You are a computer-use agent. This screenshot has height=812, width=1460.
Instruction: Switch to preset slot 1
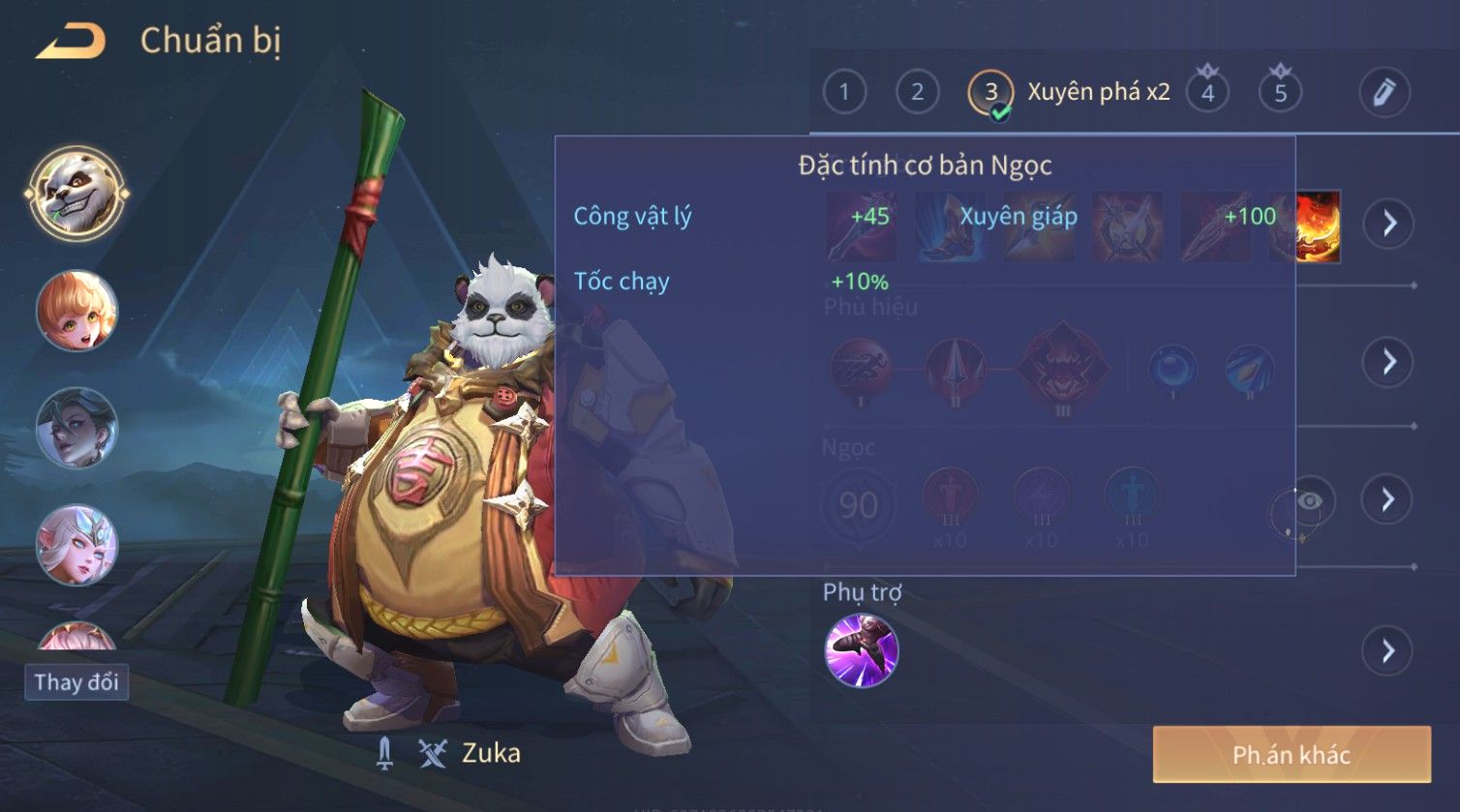pyautogui.click(x=844, y=93)
